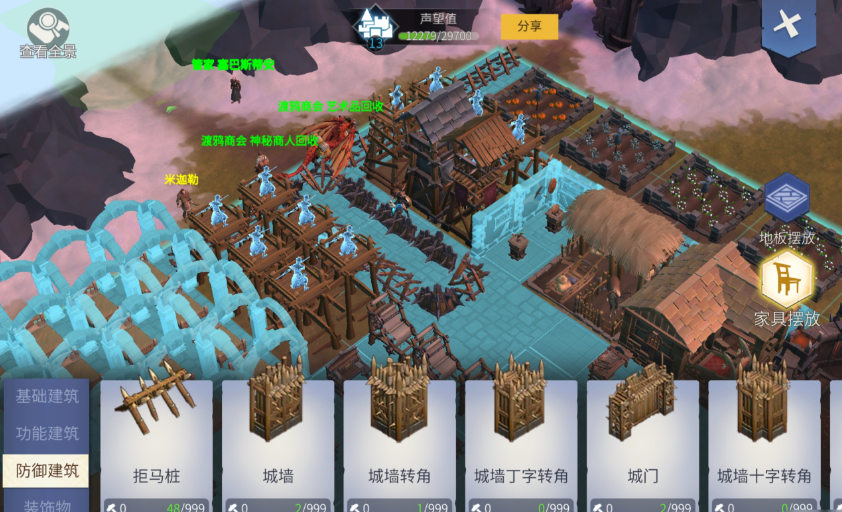The width and height of the screenshot is (842, 512).
Task: Open 地板摆放 floor placement
Action: [x=787, y=207]
